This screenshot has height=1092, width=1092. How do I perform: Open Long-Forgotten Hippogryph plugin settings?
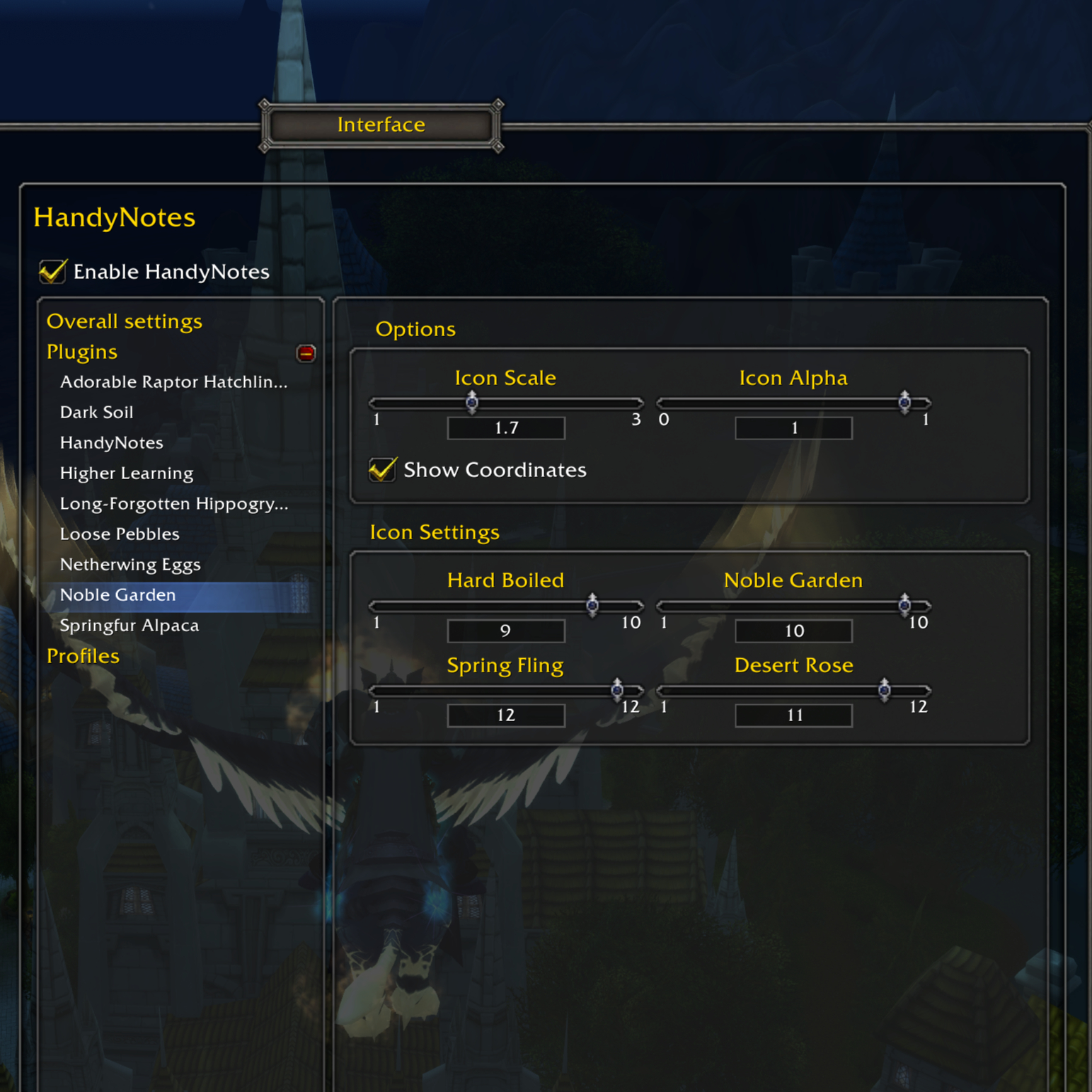[174, 504]
